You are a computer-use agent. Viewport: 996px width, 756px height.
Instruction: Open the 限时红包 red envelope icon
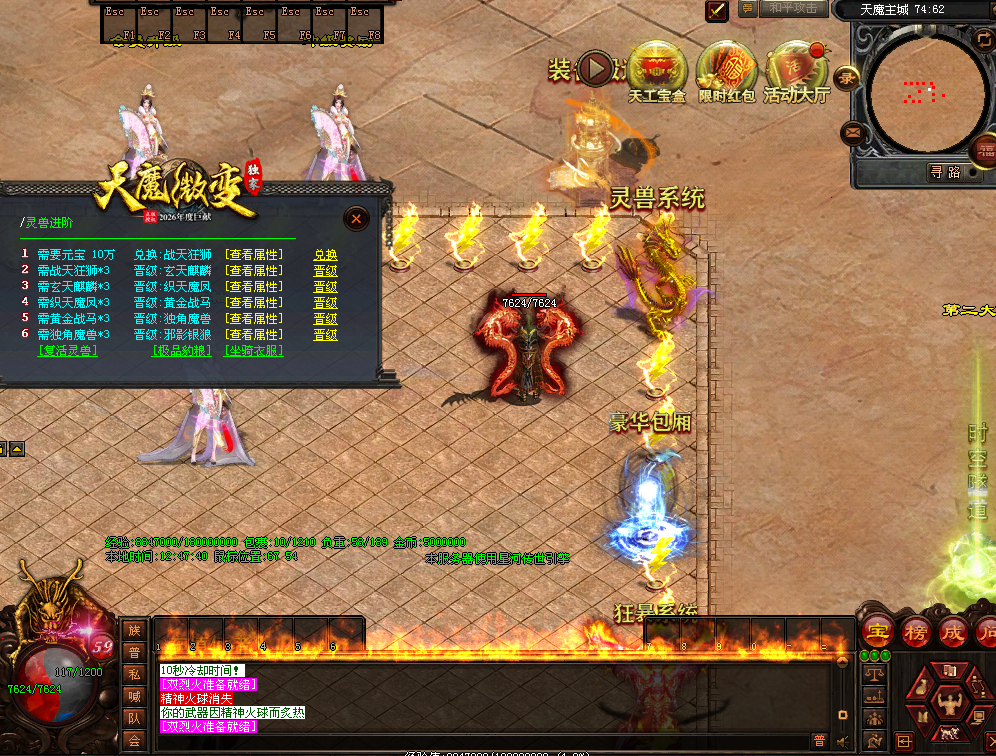(725, 70)
